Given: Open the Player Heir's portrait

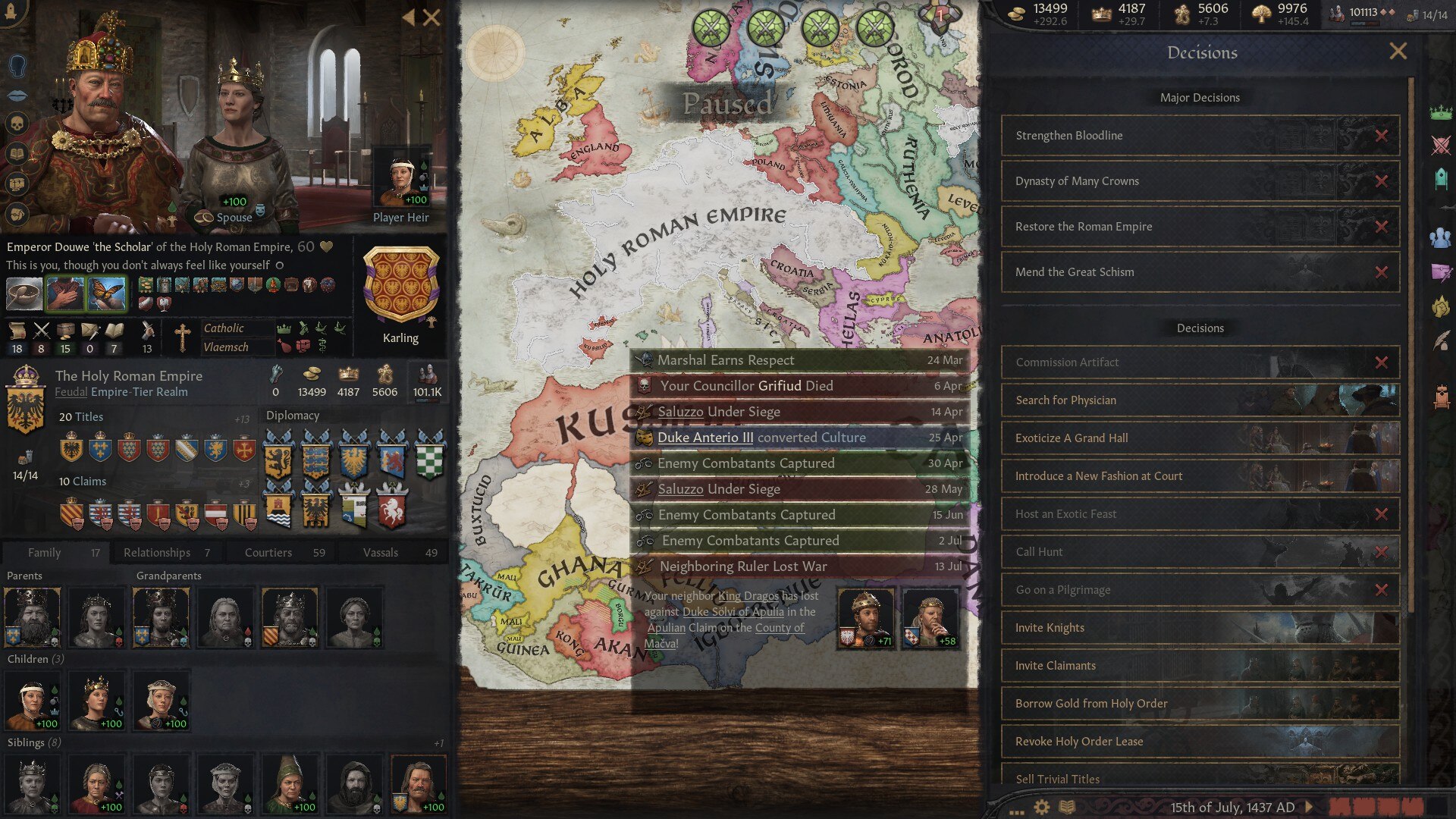Looking at the screenshot, I should pyautogui.click(x=400, y=178).
